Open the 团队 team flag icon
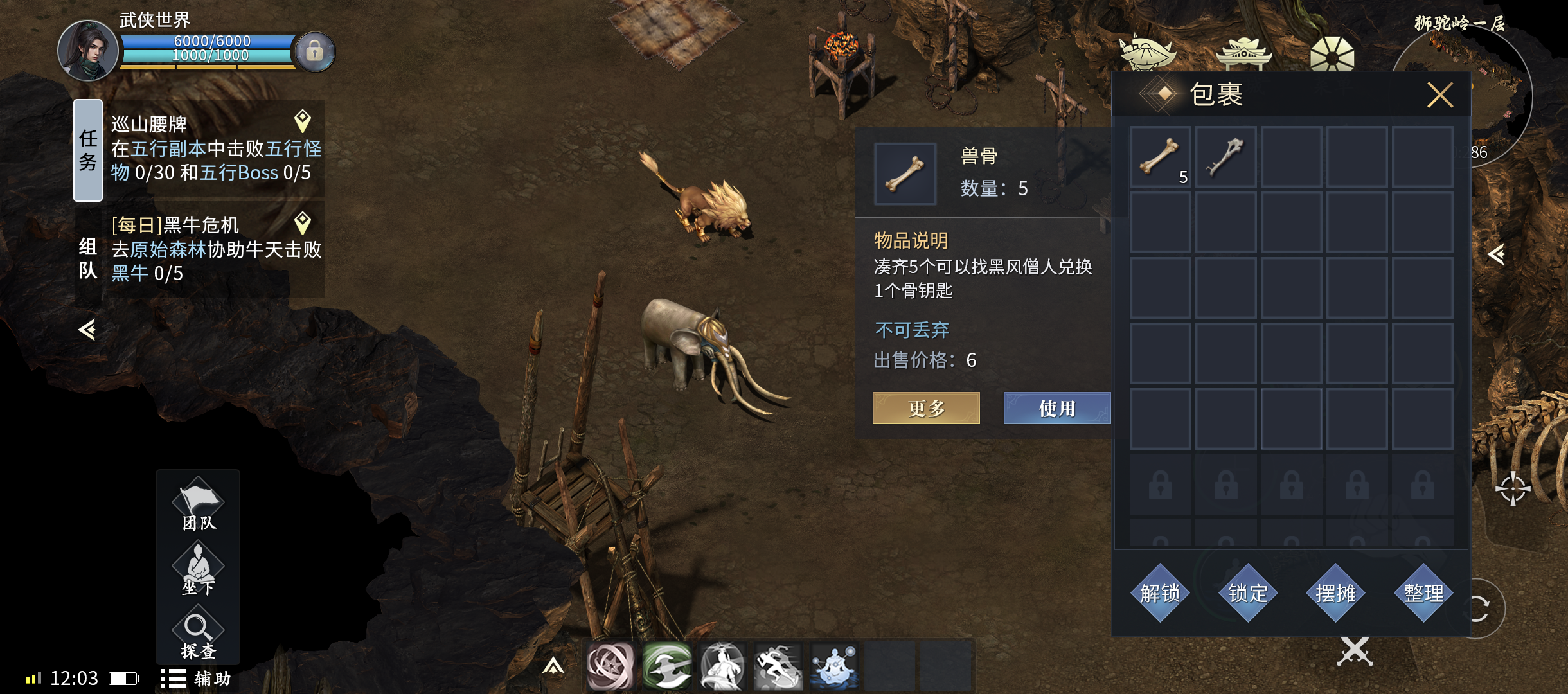Image resolution: width=1568 pixels, height=694 pixels. click(198, 504)
